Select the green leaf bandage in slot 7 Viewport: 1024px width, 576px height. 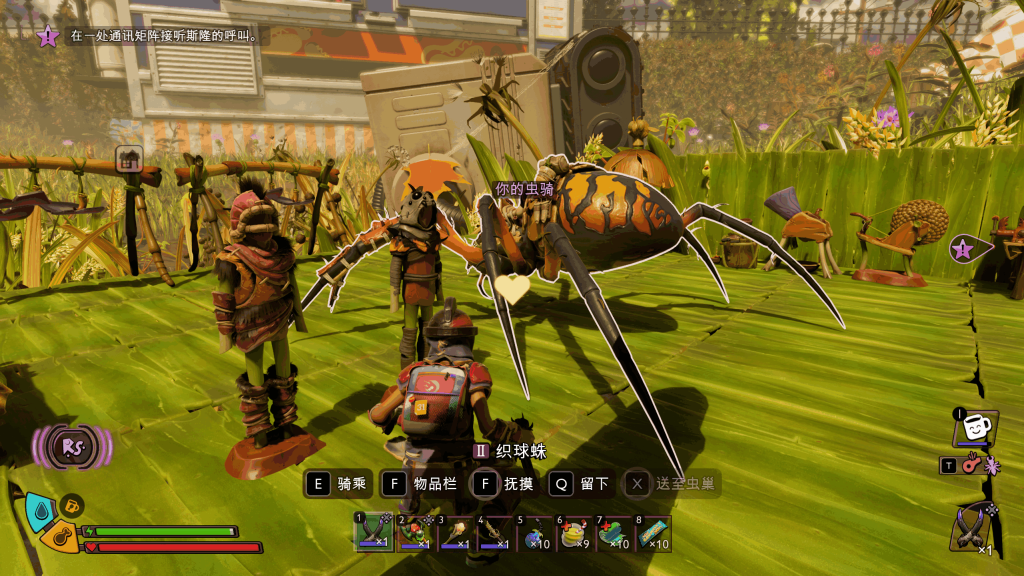[x=614, y=532]
